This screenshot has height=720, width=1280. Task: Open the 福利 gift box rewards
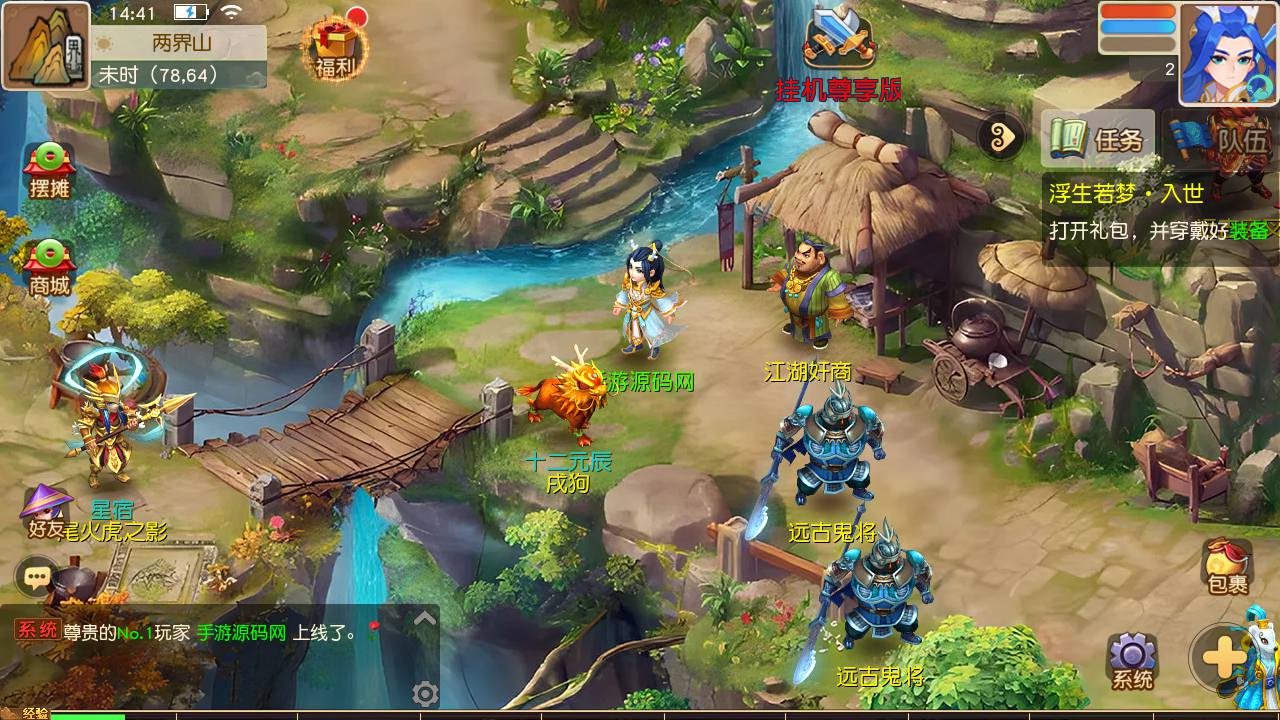tap(336, 46)
